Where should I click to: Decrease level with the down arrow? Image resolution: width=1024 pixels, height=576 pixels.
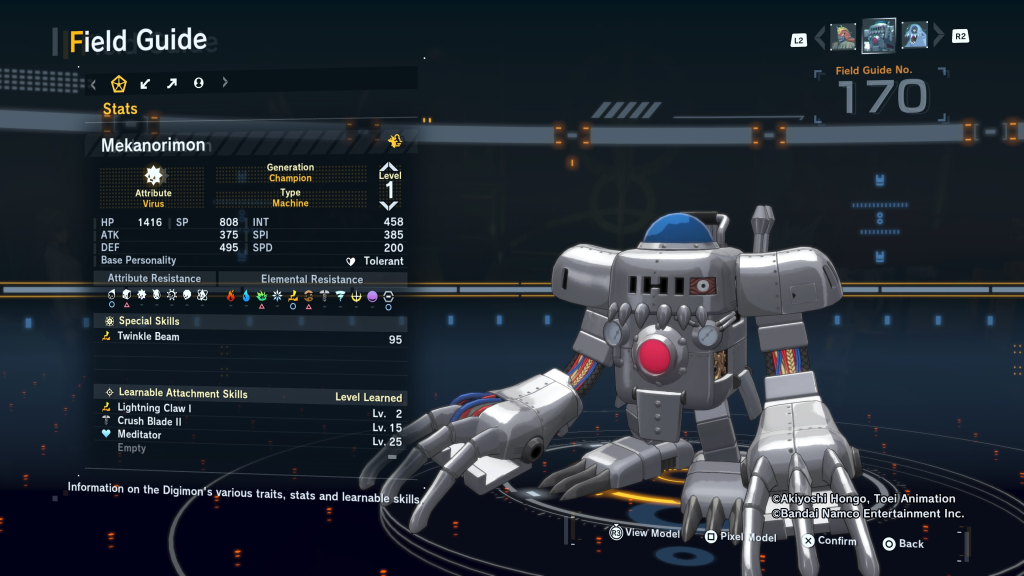pyautogui.click(x=389, y=204)
